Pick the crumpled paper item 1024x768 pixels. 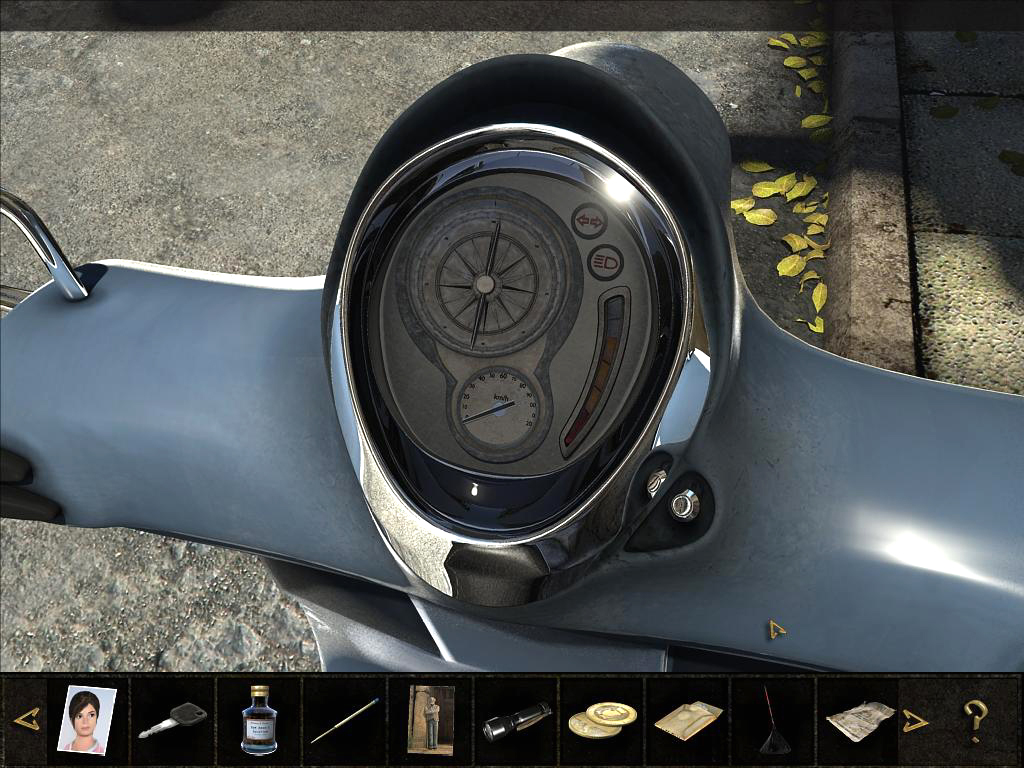(x=860, y=720)
